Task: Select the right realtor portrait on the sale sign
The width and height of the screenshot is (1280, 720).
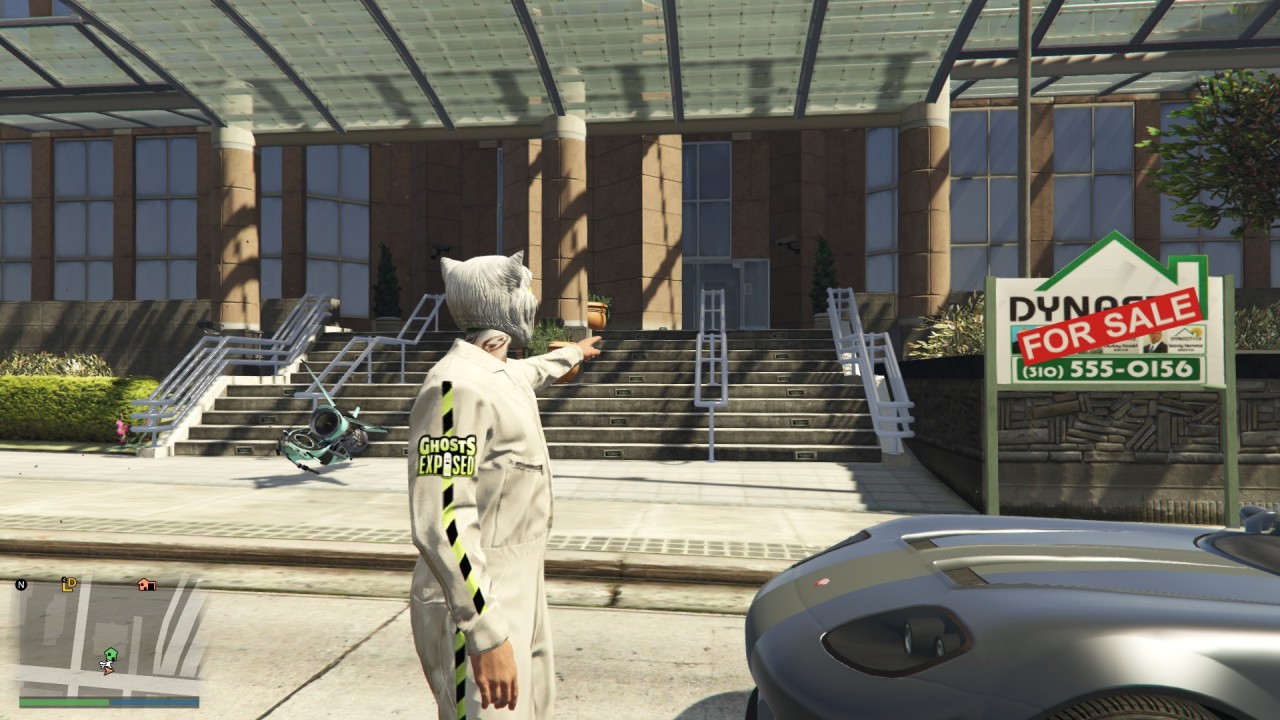Action: tap(1157, 343)
